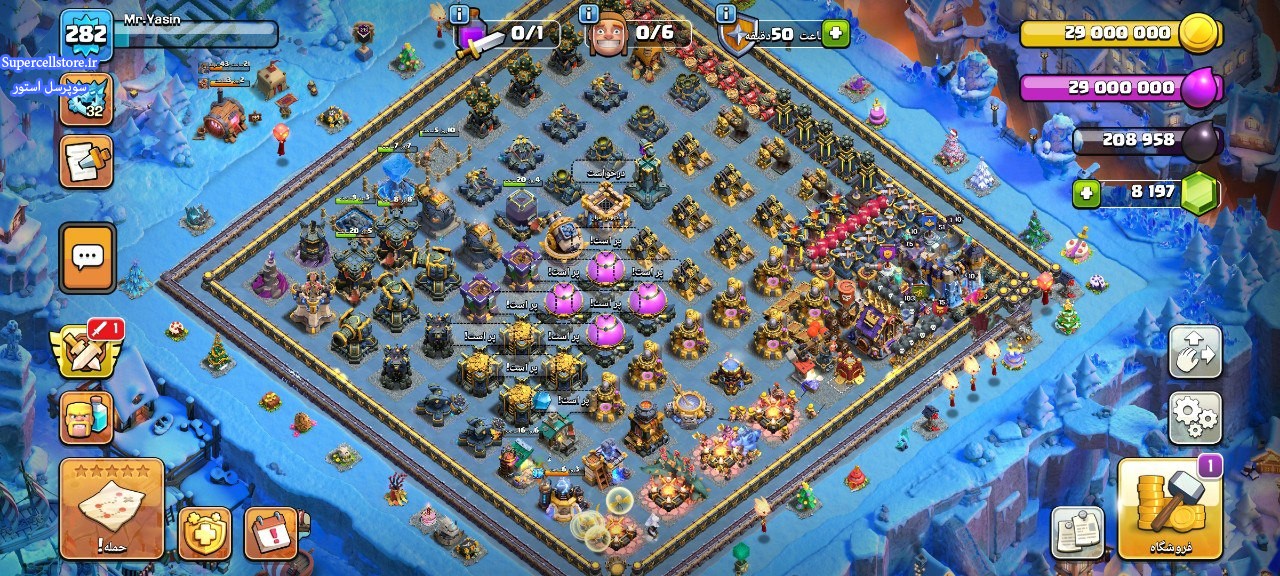The width and height of the screenshot is (1280, 576).
Task: Open the chat speech bubble panel
Action: pyautogui.click(x=88, y=257)
